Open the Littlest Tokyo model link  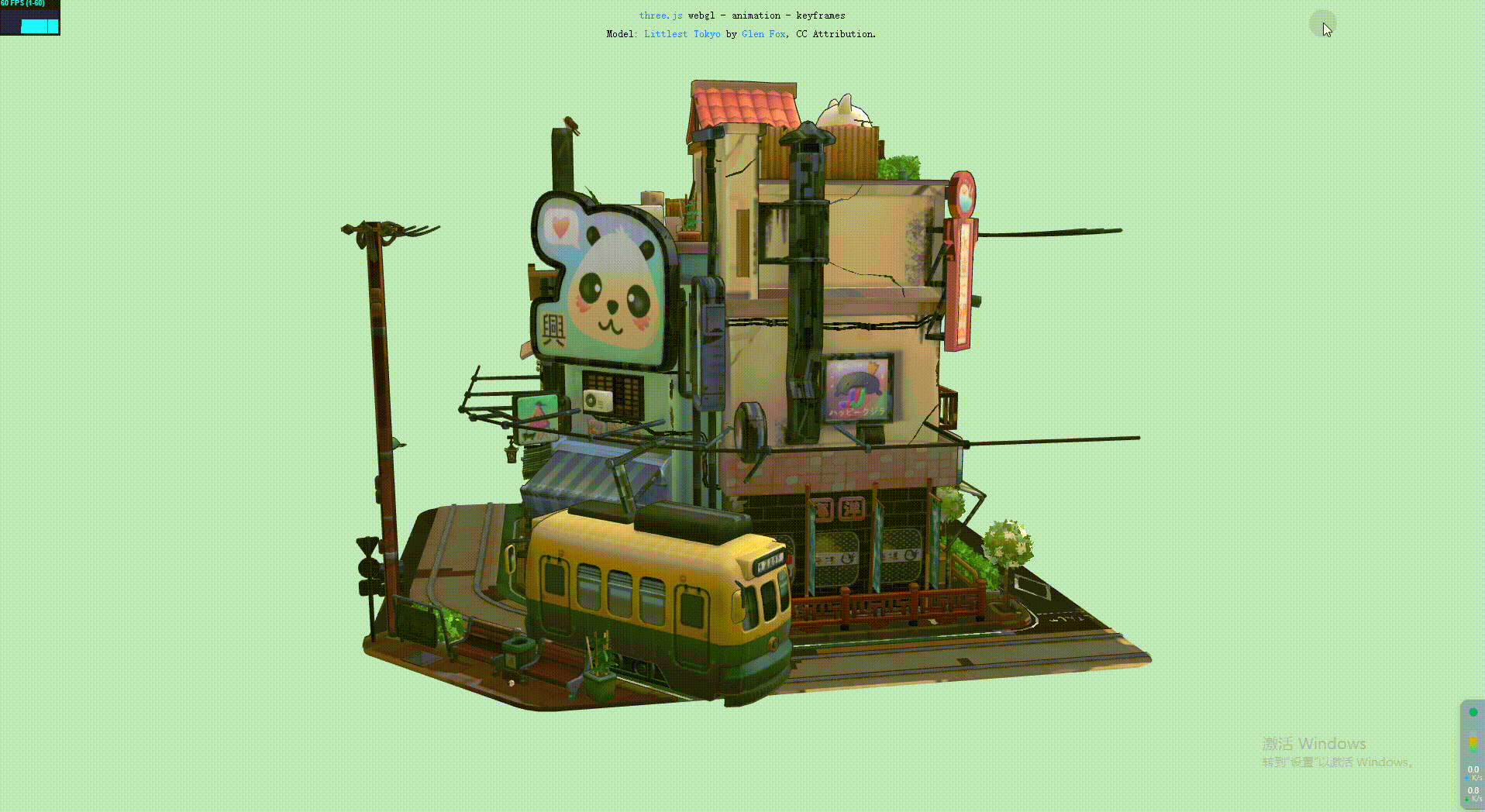682,33
